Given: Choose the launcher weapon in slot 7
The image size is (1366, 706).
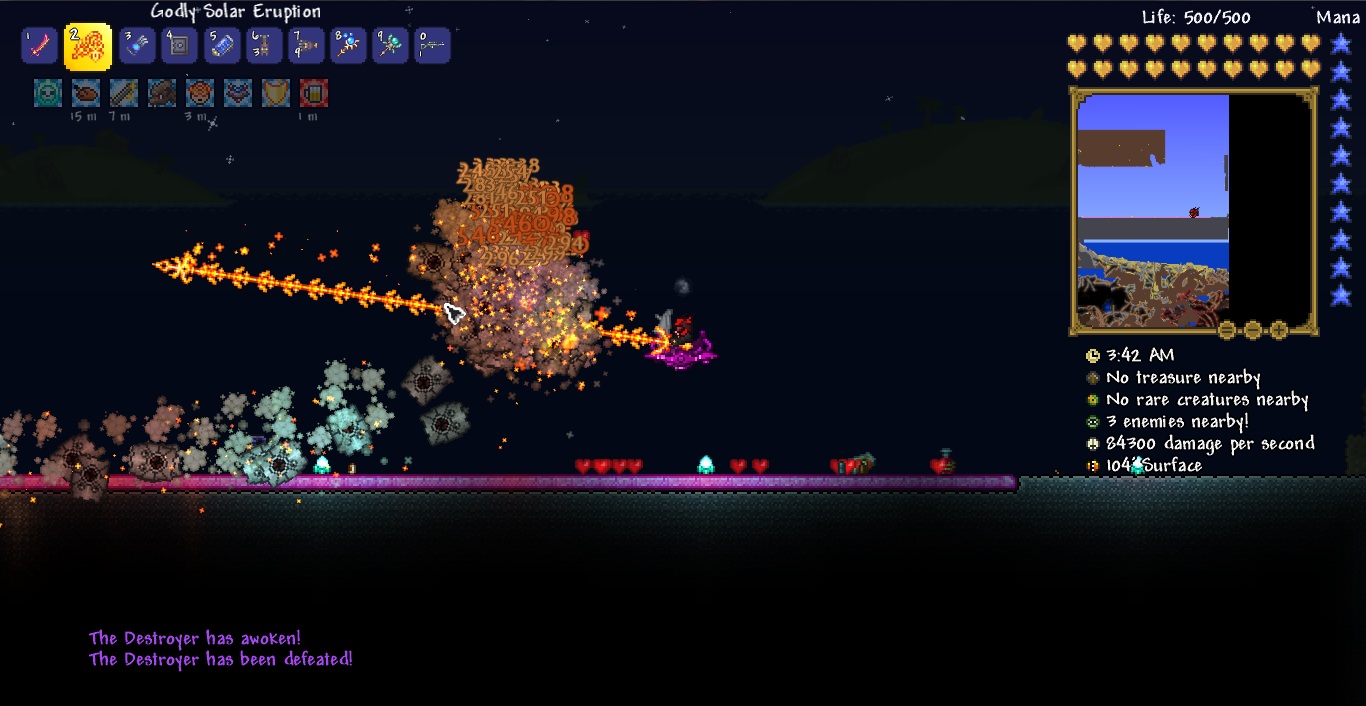Looking at the screenshot, I should click(306, 46).
